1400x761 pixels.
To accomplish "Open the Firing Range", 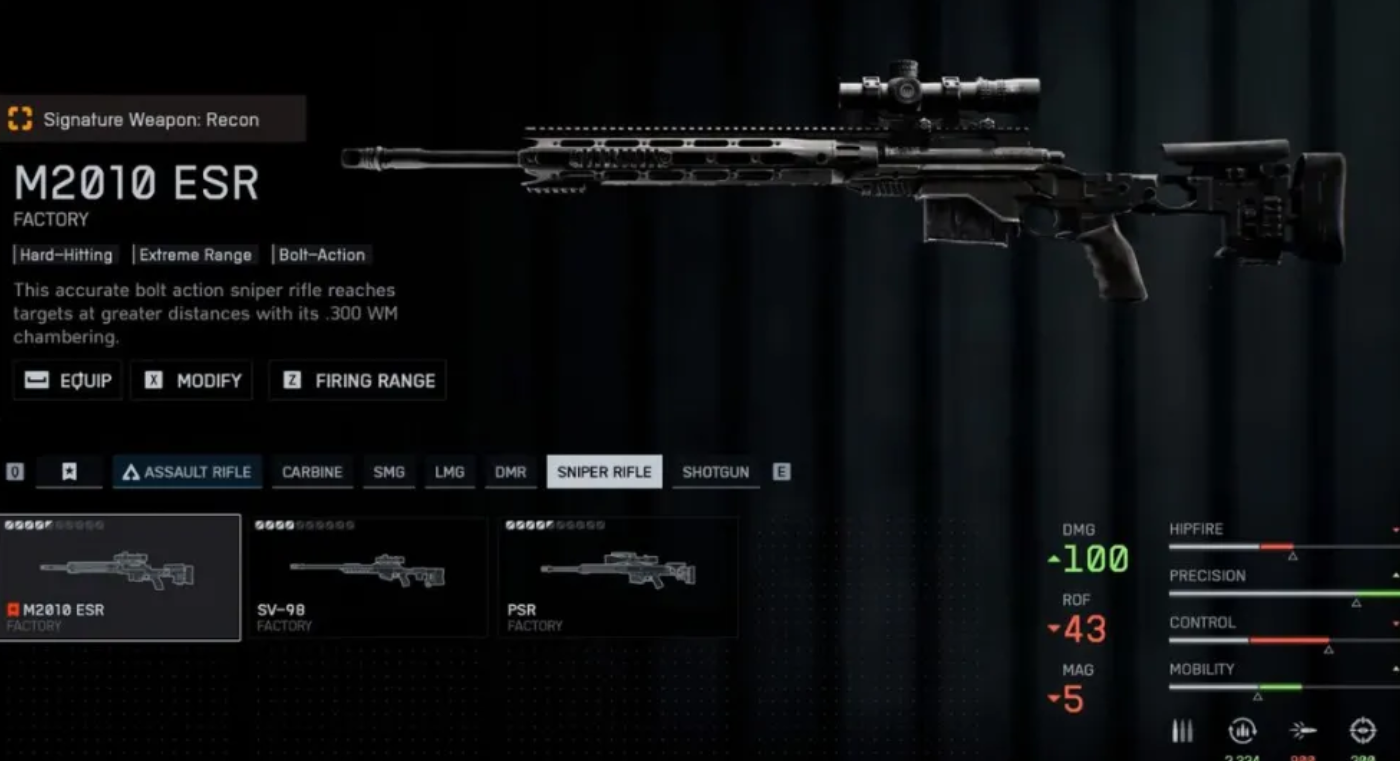I will [x=357, y=380].
